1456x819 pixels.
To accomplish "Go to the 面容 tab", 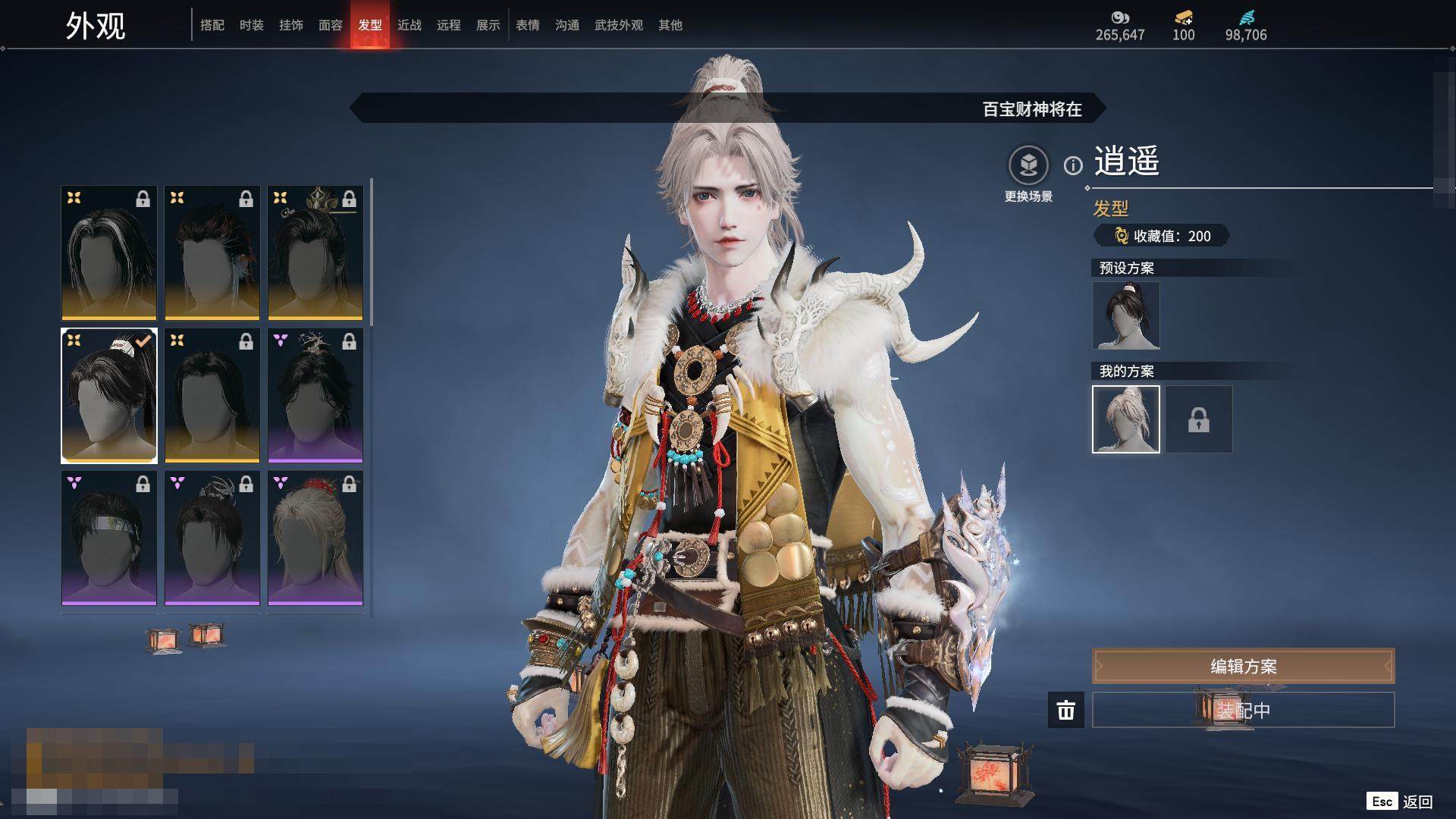I will tap(331, 25).
